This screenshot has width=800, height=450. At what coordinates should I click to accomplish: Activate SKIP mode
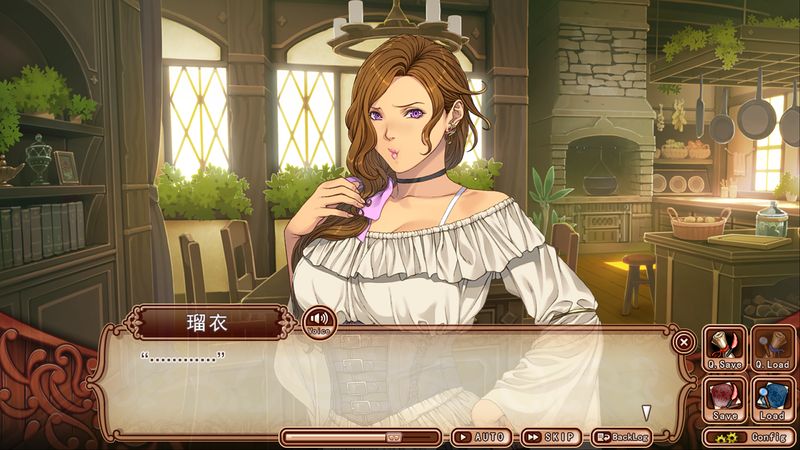(x=552, y=437)
